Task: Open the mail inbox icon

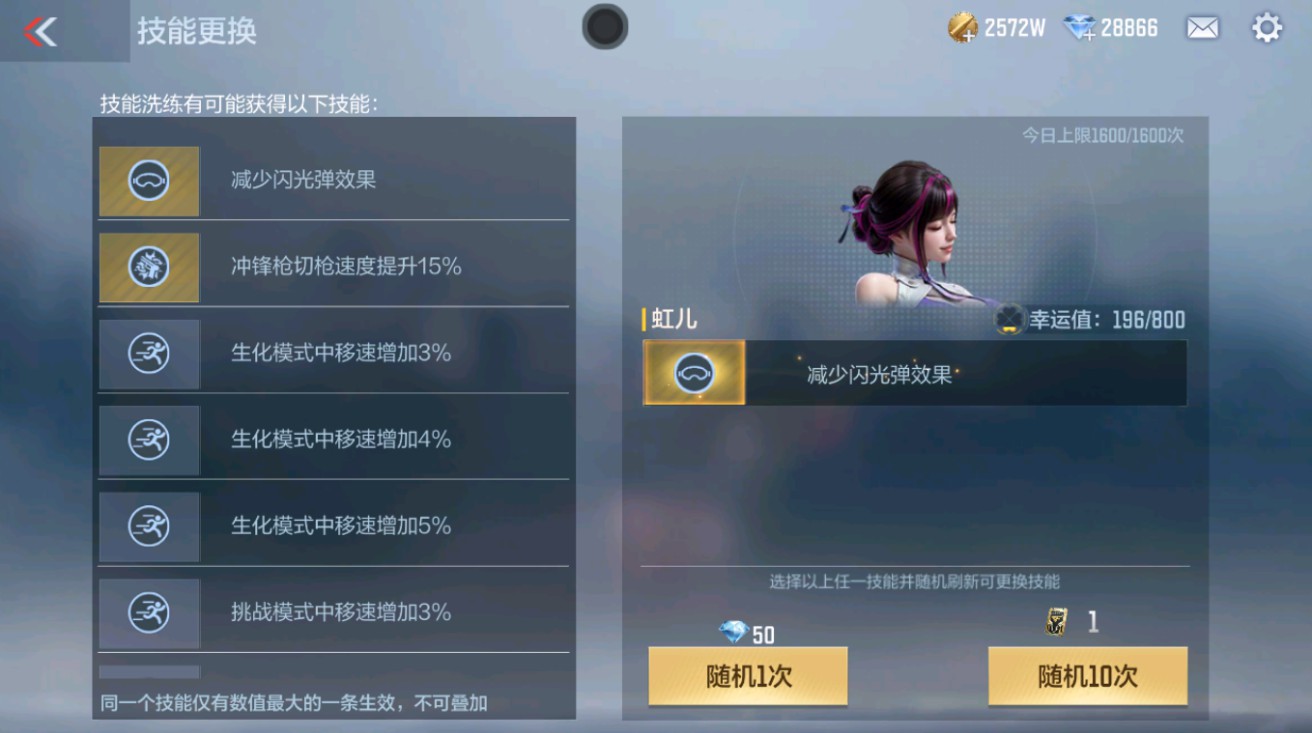Action: pos(1201,29)
